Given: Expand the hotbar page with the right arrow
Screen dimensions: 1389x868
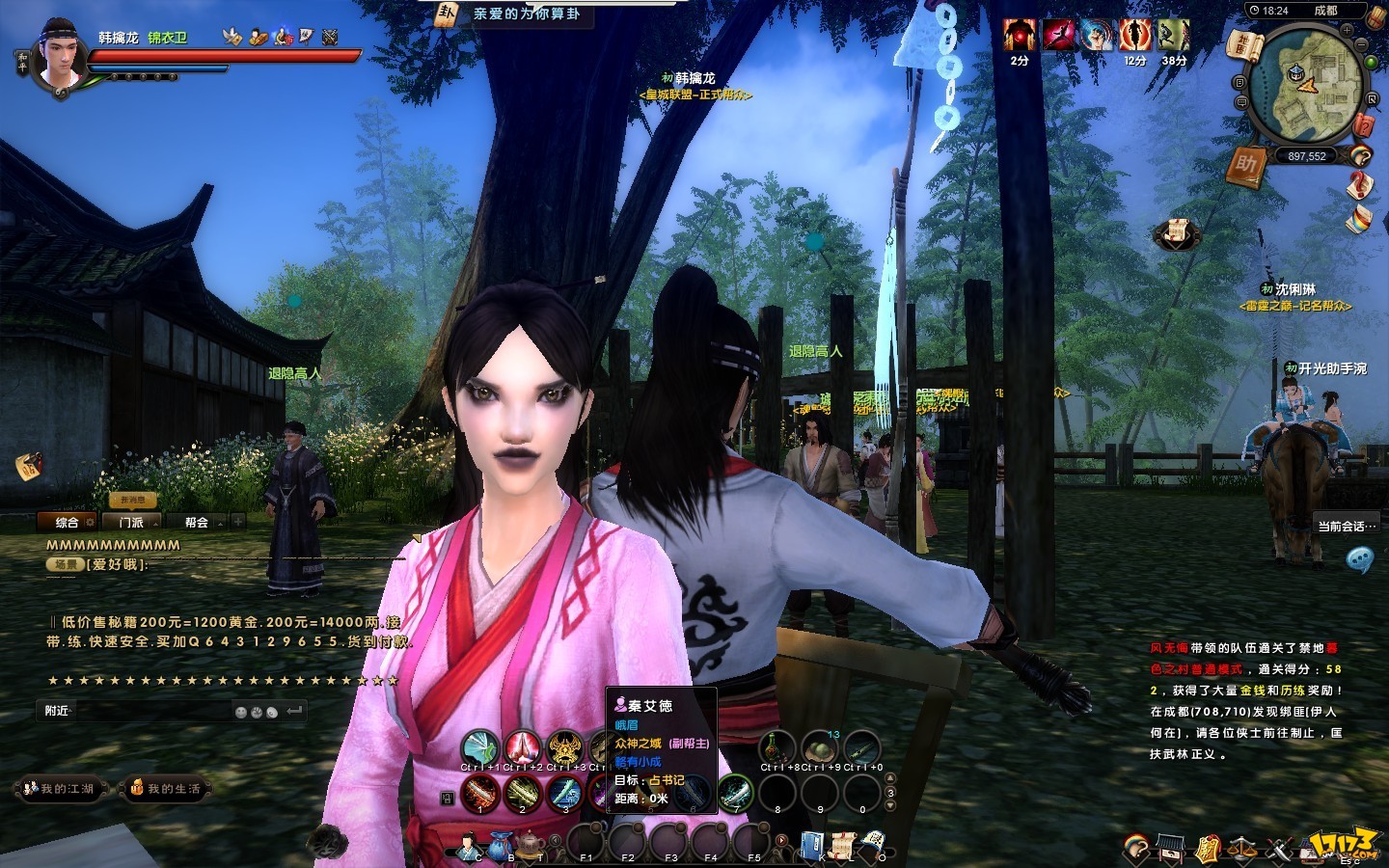Looking at the screenshot, I should (x=781, y=839).
